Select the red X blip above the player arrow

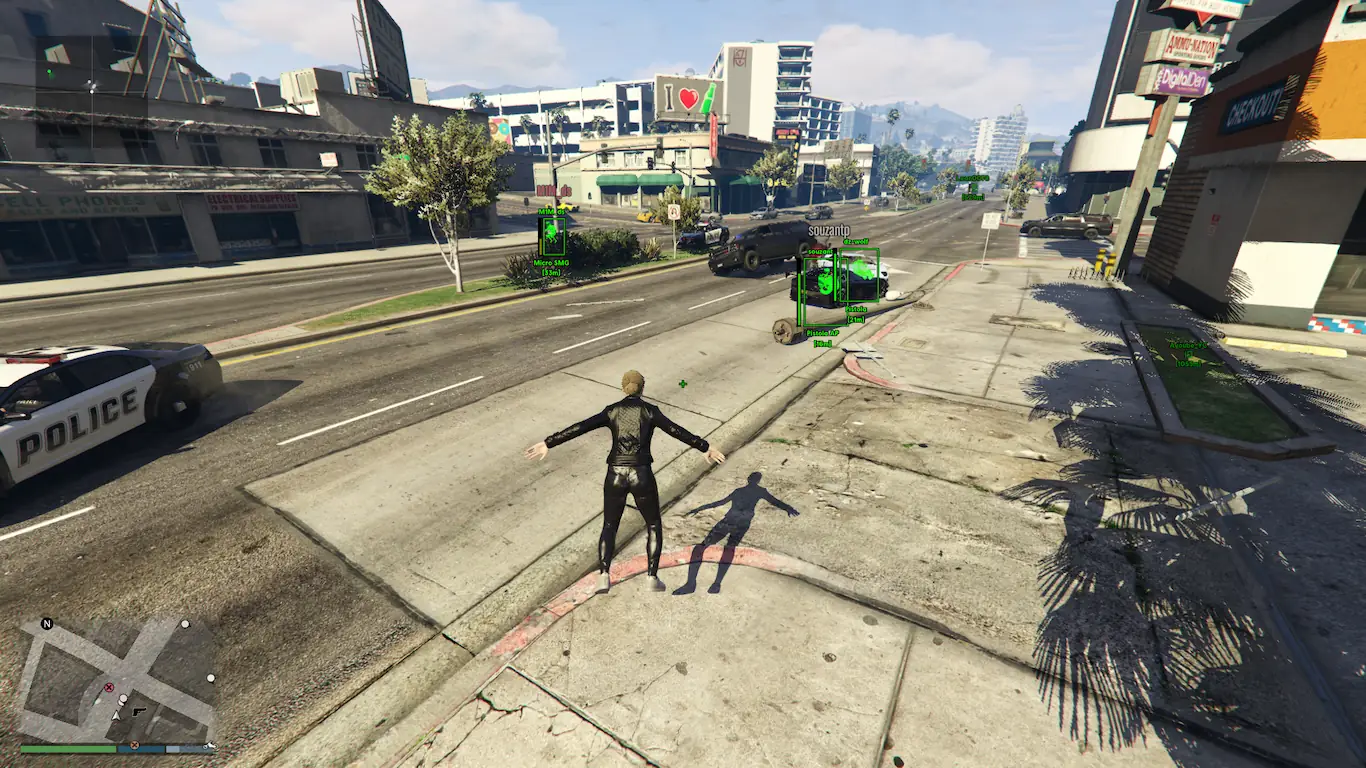[109, 687]
